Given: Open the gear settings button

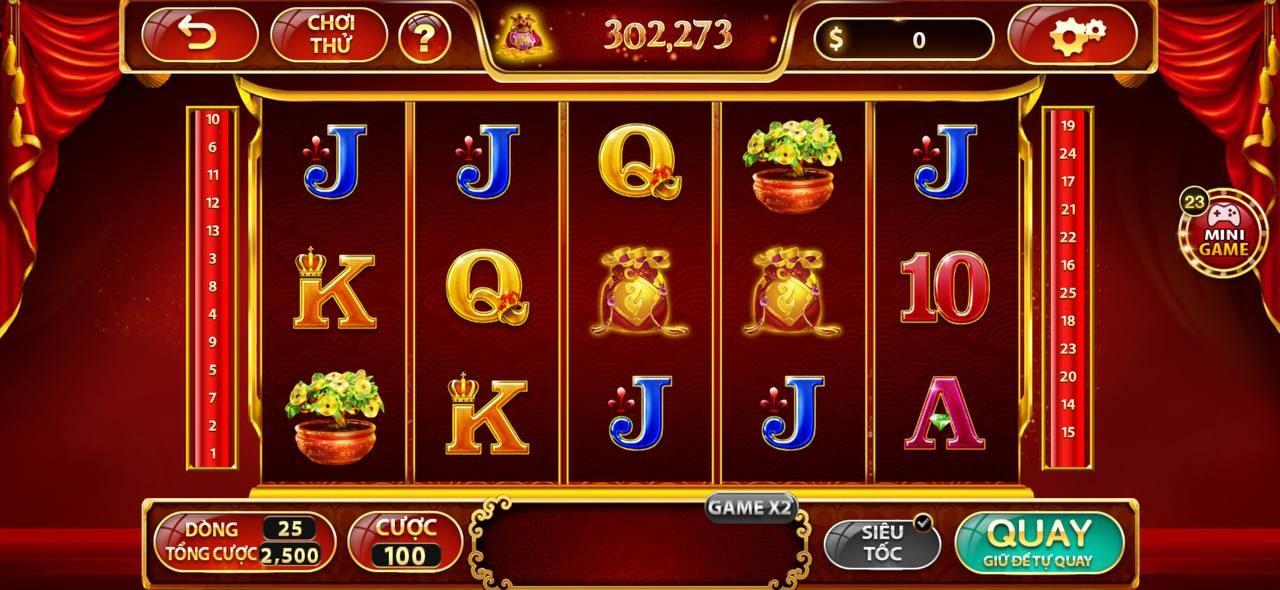Looking at the screenshot, I should (1071, 36).
